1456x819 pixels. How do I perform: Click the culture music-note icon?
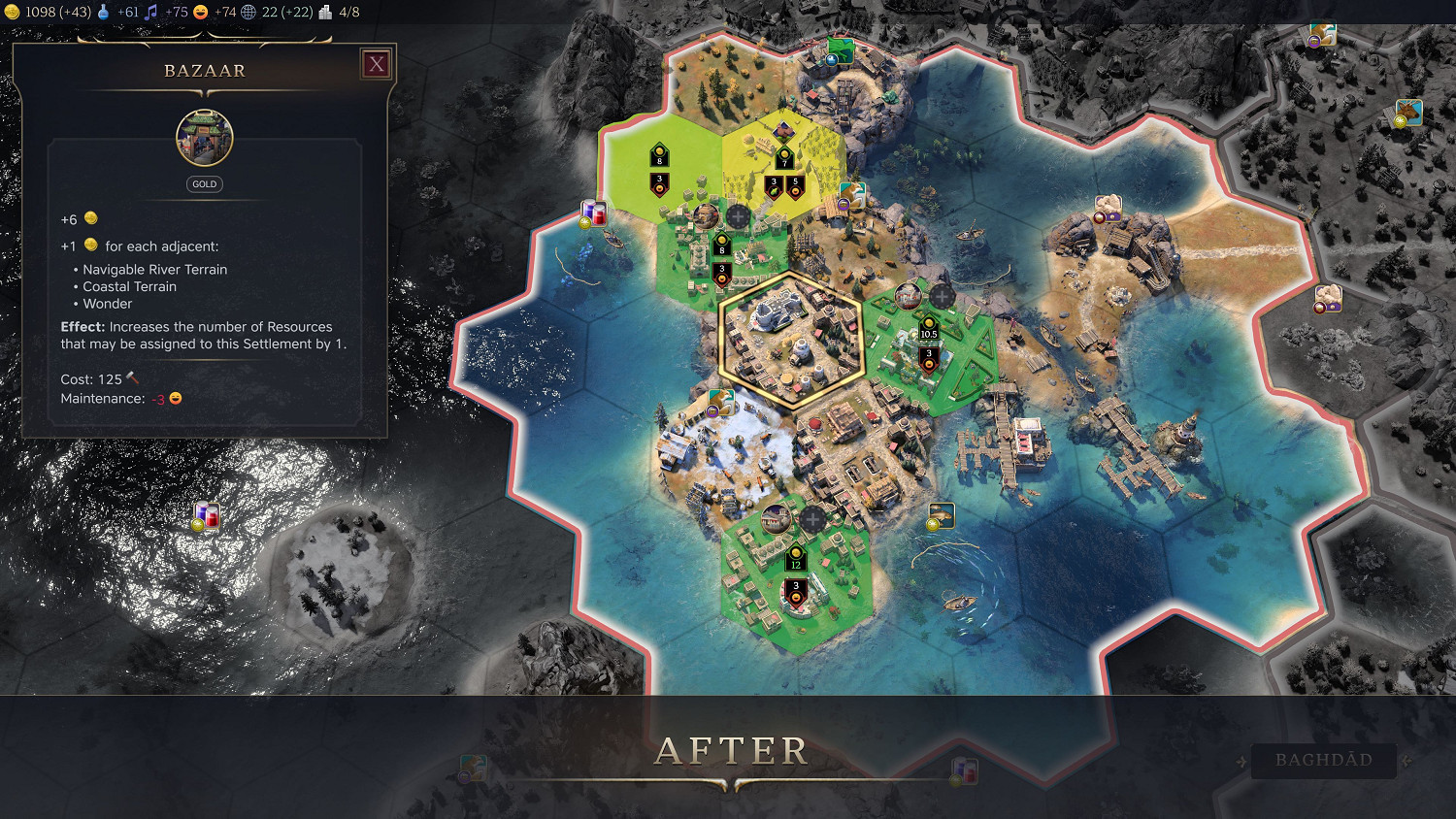(149, 13)
